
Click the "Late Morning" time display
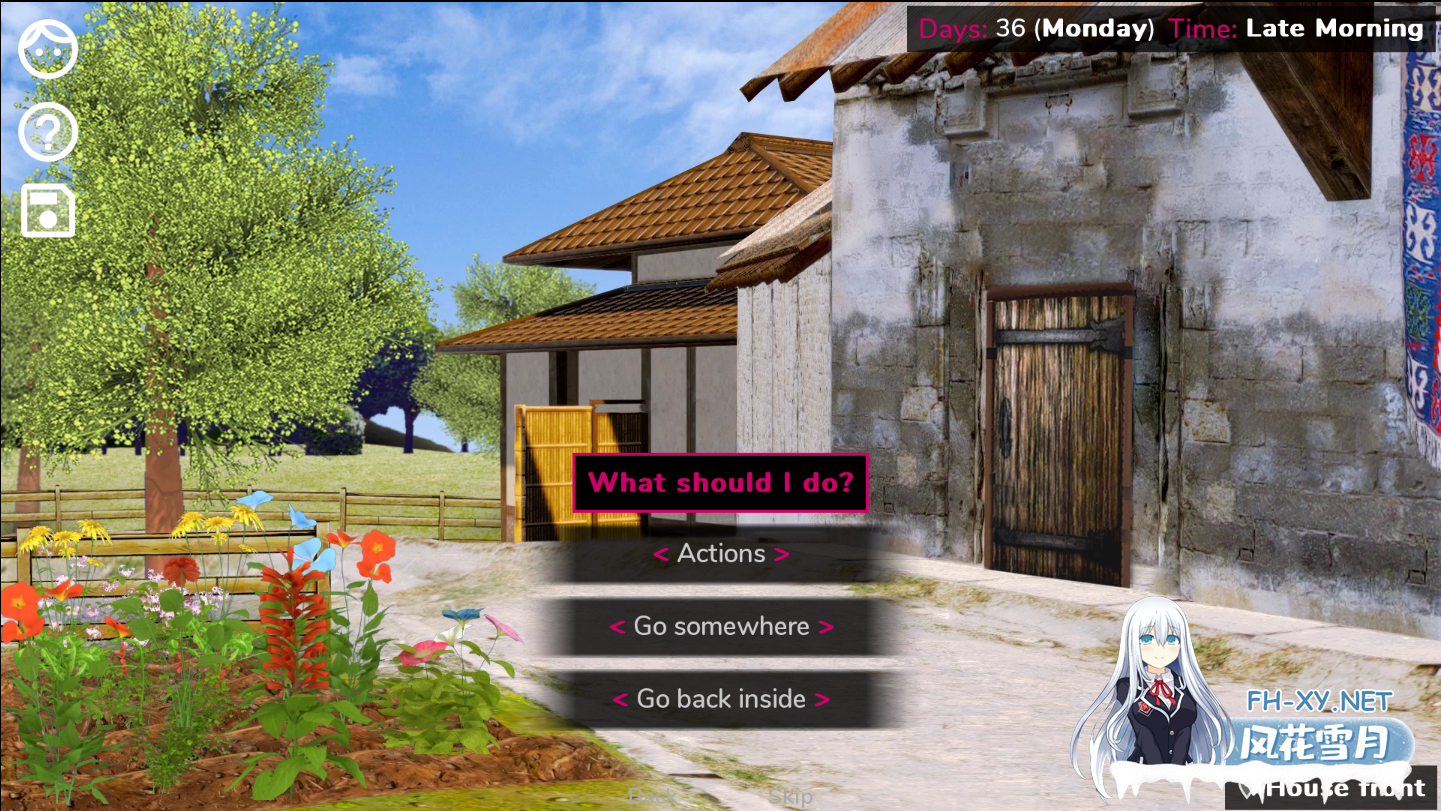tap(1334, 28)
